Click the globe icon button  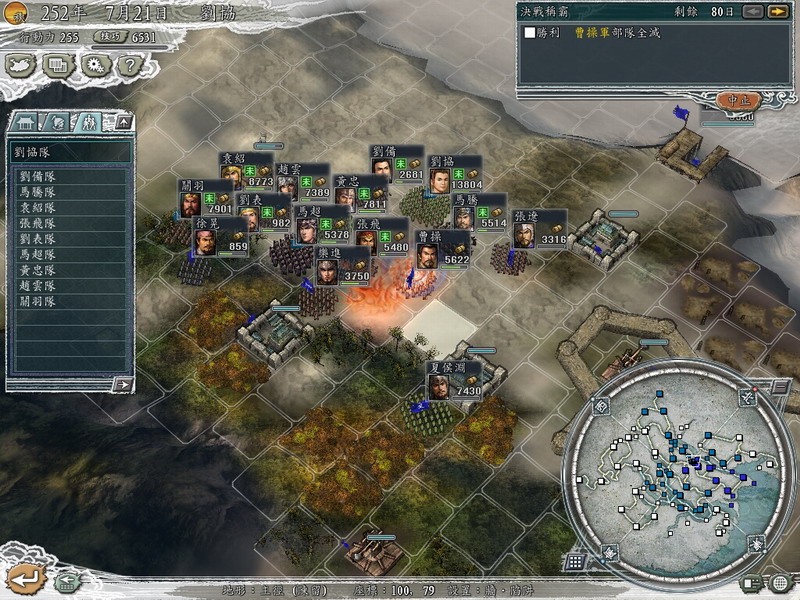tap(779, 583)
